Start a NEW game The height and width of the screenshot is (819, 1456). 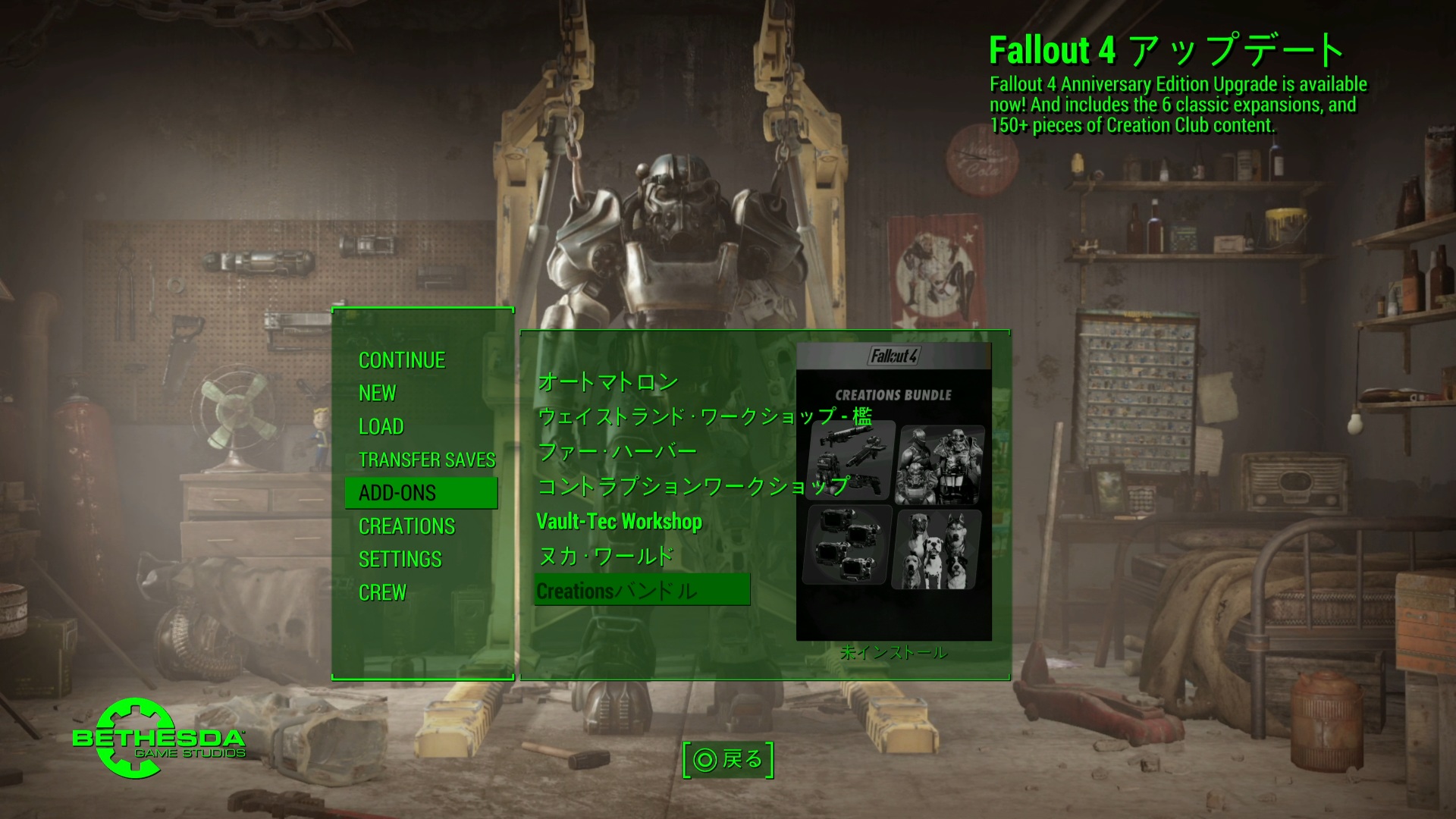point(378,393)
